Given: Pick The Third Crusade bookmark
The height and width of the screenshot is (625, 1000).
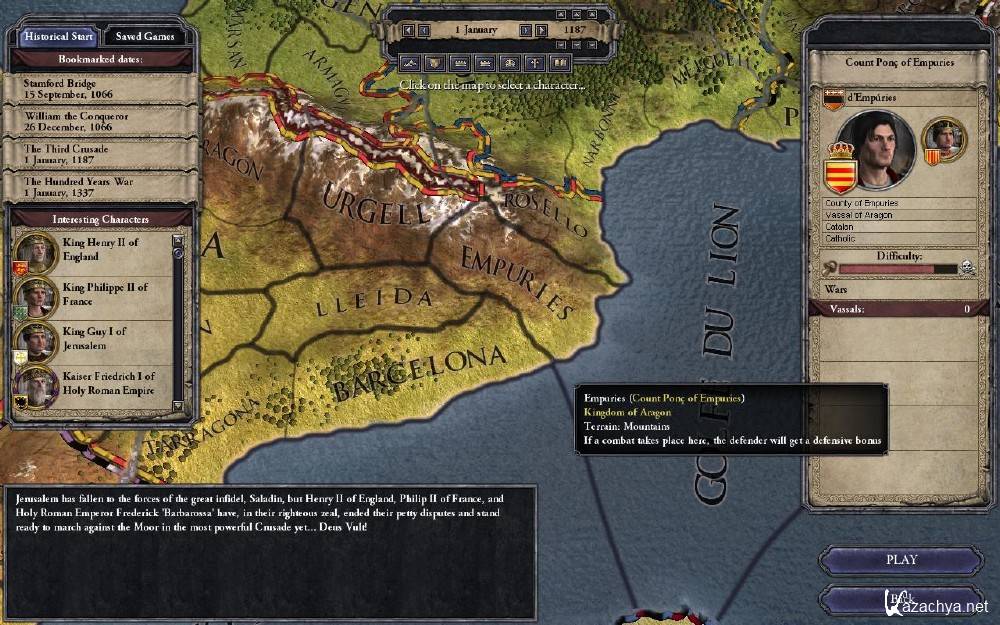Looking at the screenshot, I should [x=99, y=154].
